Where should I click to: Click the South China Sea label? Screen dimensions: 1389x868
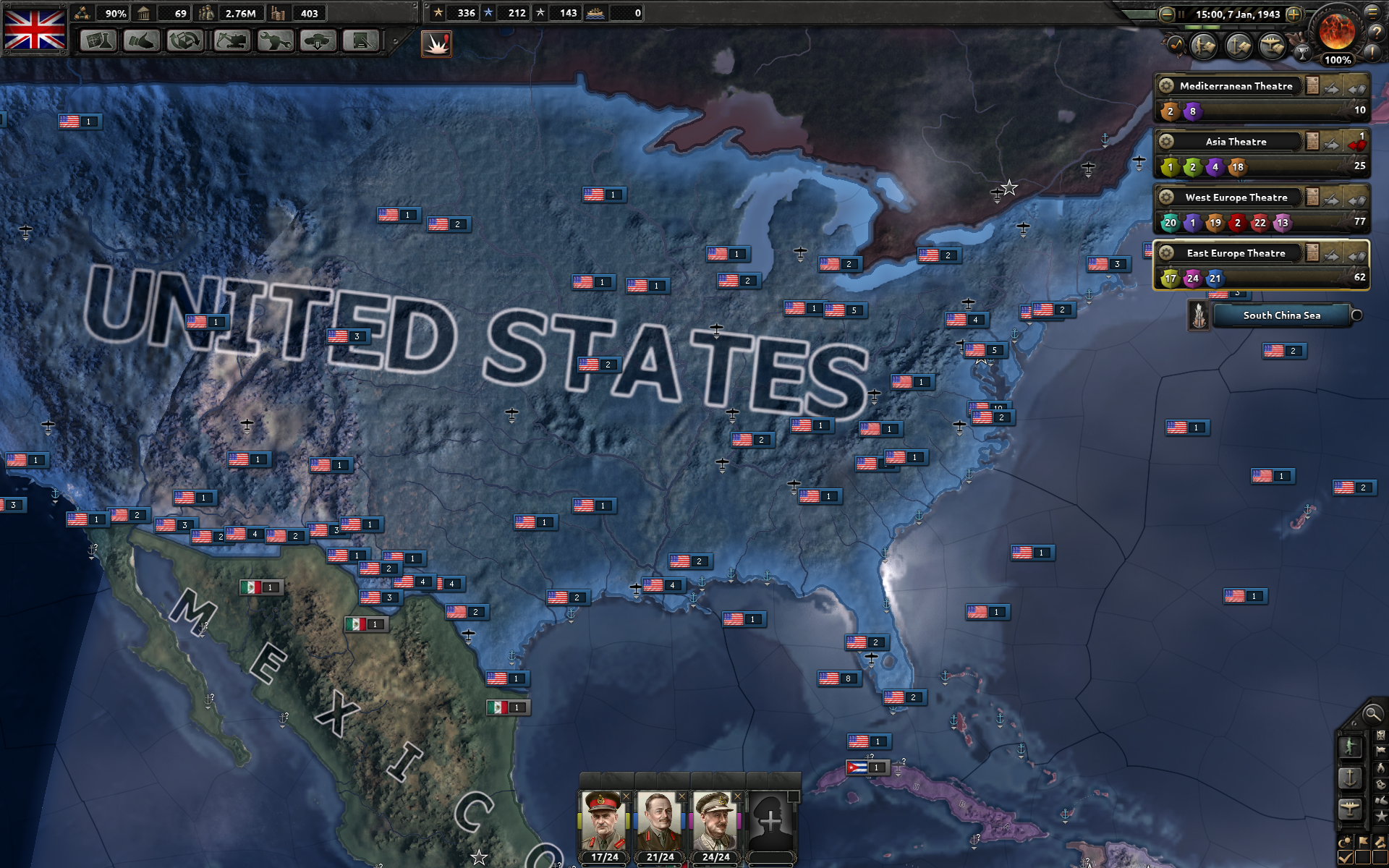point(1281,315)
